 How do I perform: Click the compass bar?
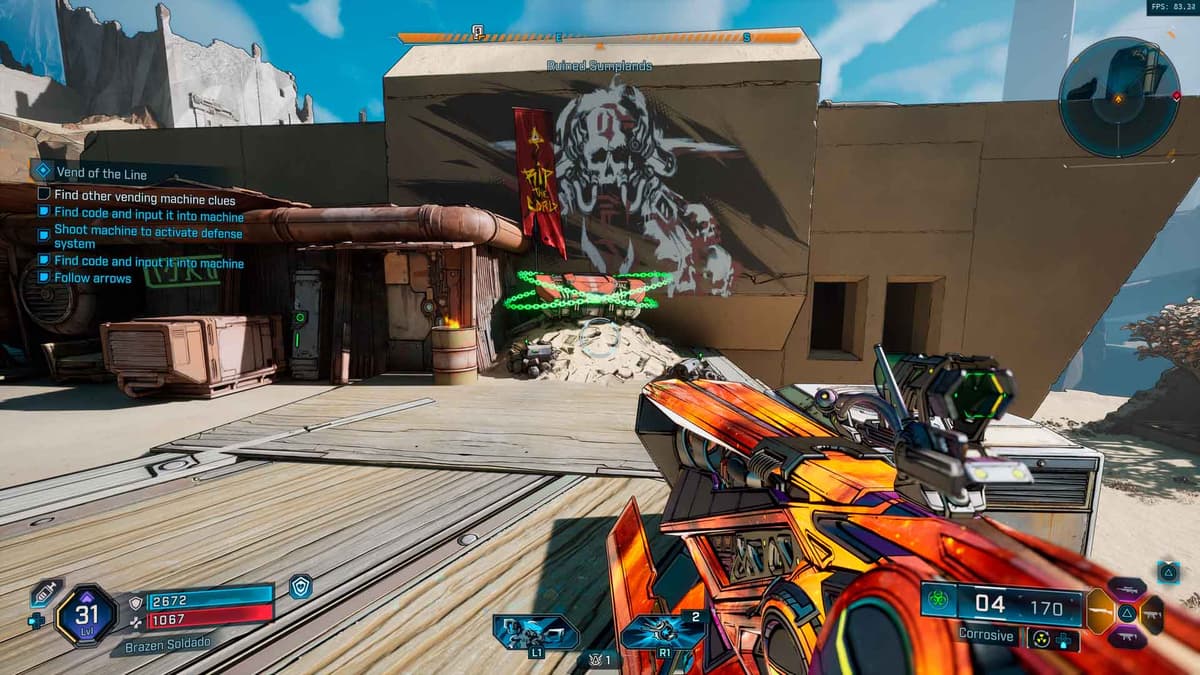coord(600,38)
